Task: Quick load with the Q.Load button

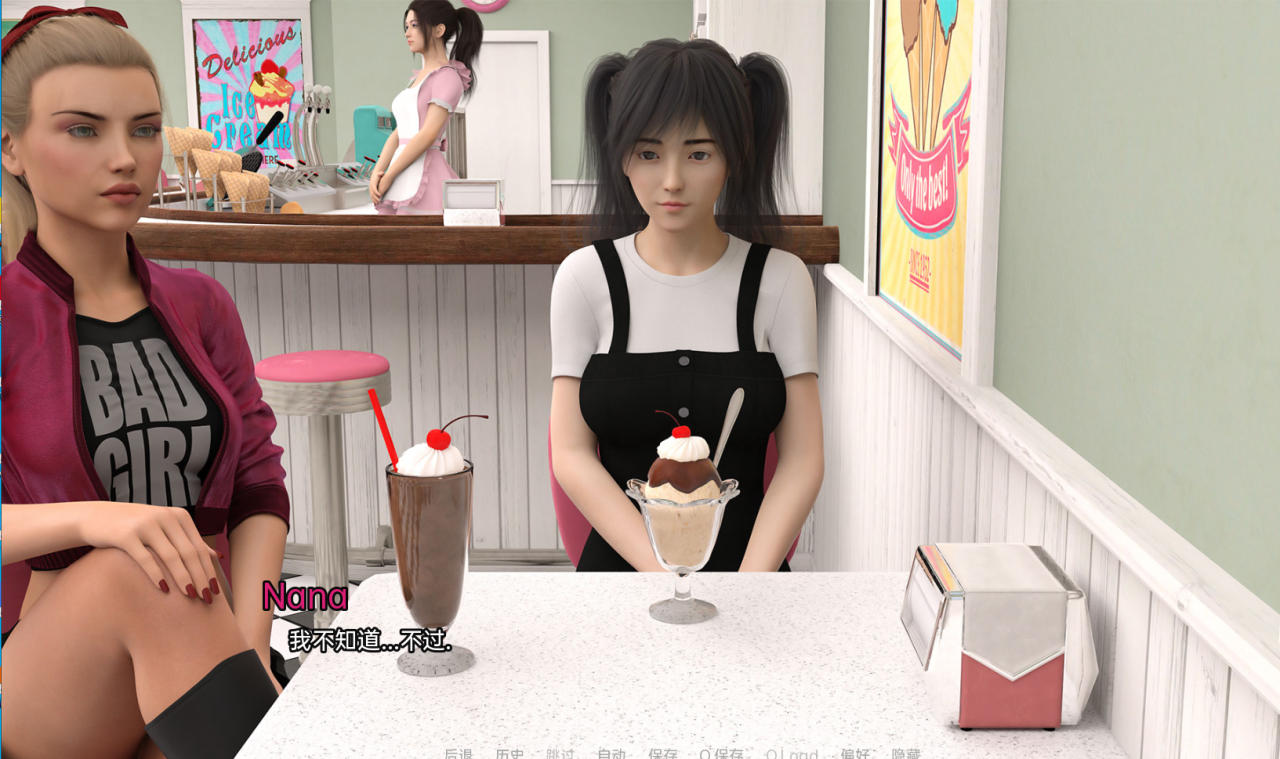Action: click(x=791, y=754)
